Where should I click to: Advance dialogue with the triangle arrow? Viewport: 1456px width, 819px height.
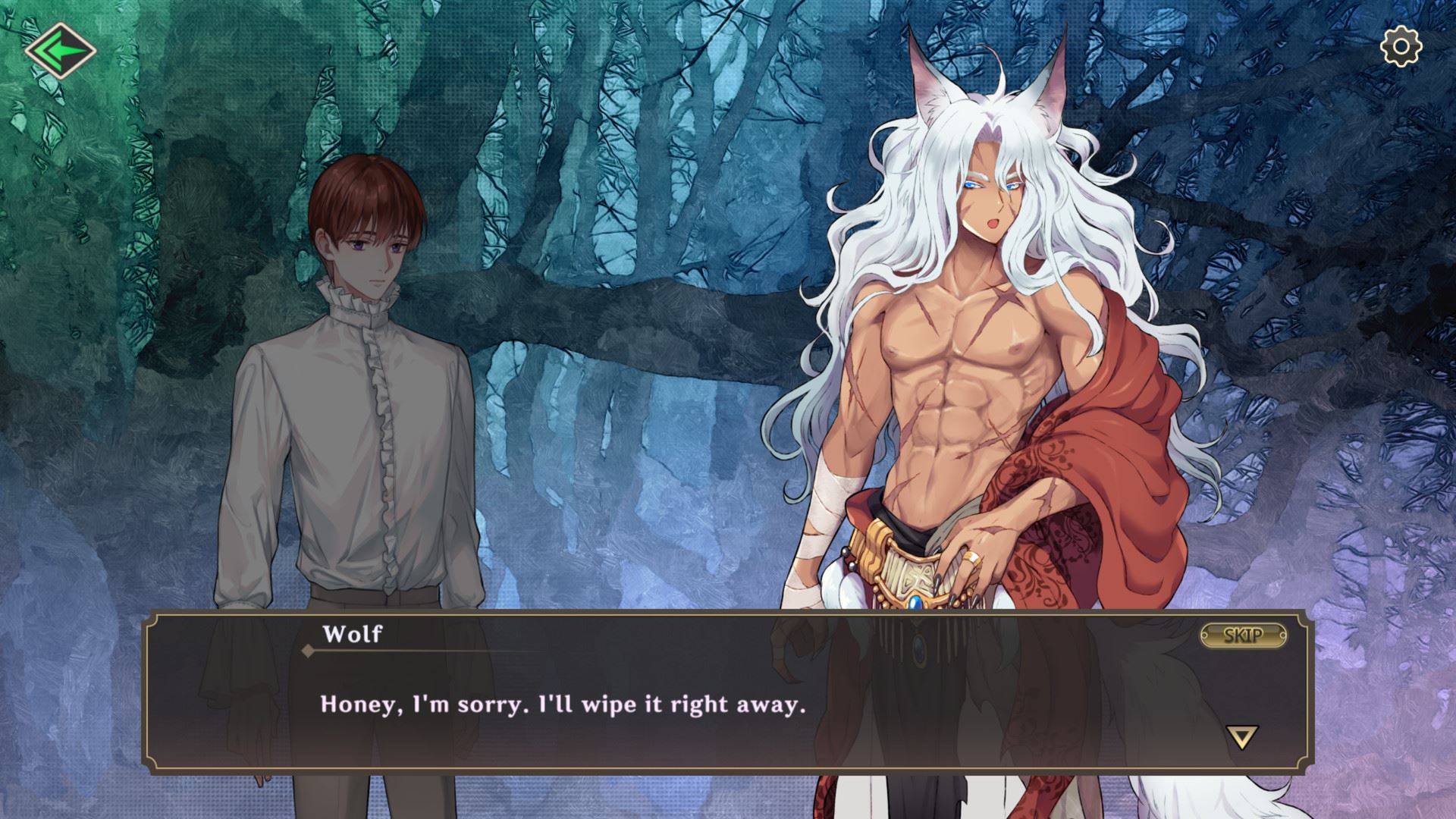point(1241,736)
